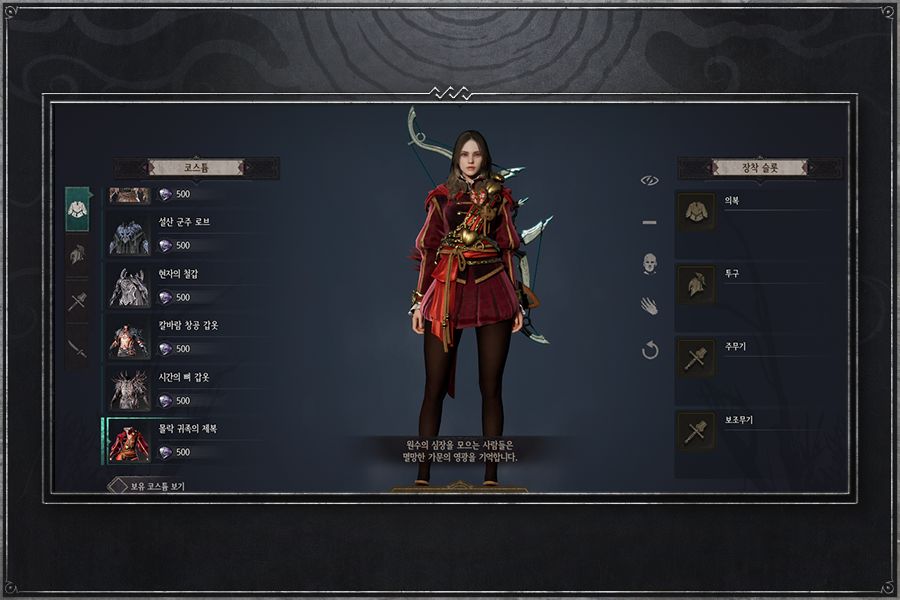Toggle the hand display icon
The image size is (900, 600).
(x=650, y=307)
